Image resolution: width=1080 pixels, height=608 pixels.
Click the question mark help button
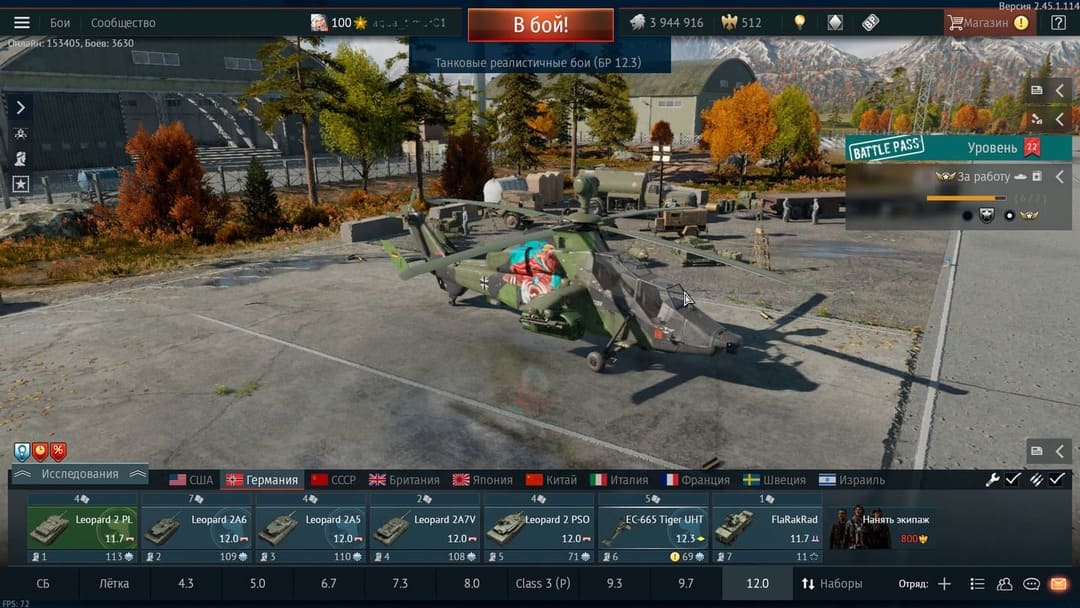click(x=1058, y=22)
